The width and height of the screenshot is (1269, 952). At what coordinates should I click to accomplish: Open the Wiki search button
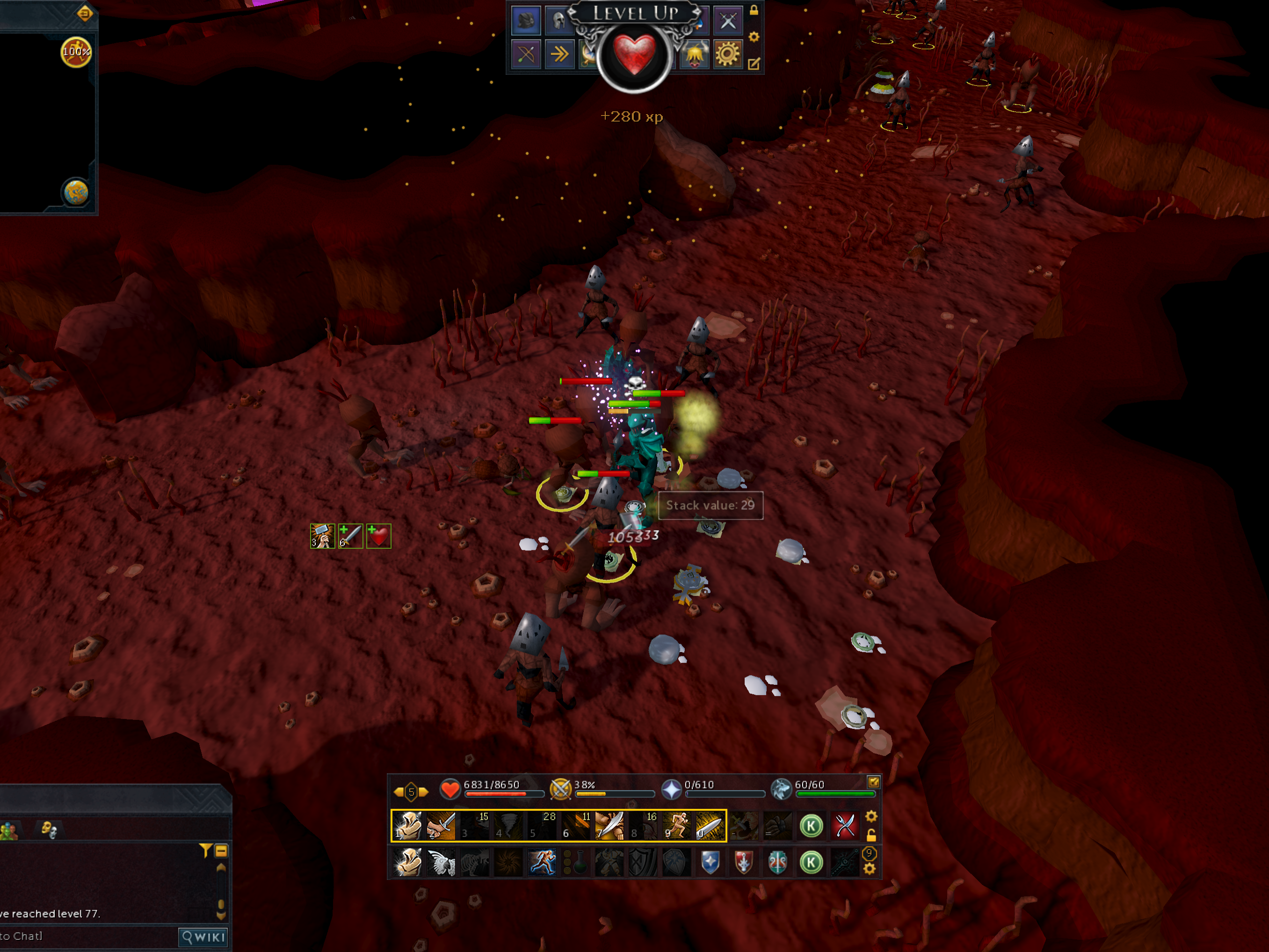pos(203,937)
